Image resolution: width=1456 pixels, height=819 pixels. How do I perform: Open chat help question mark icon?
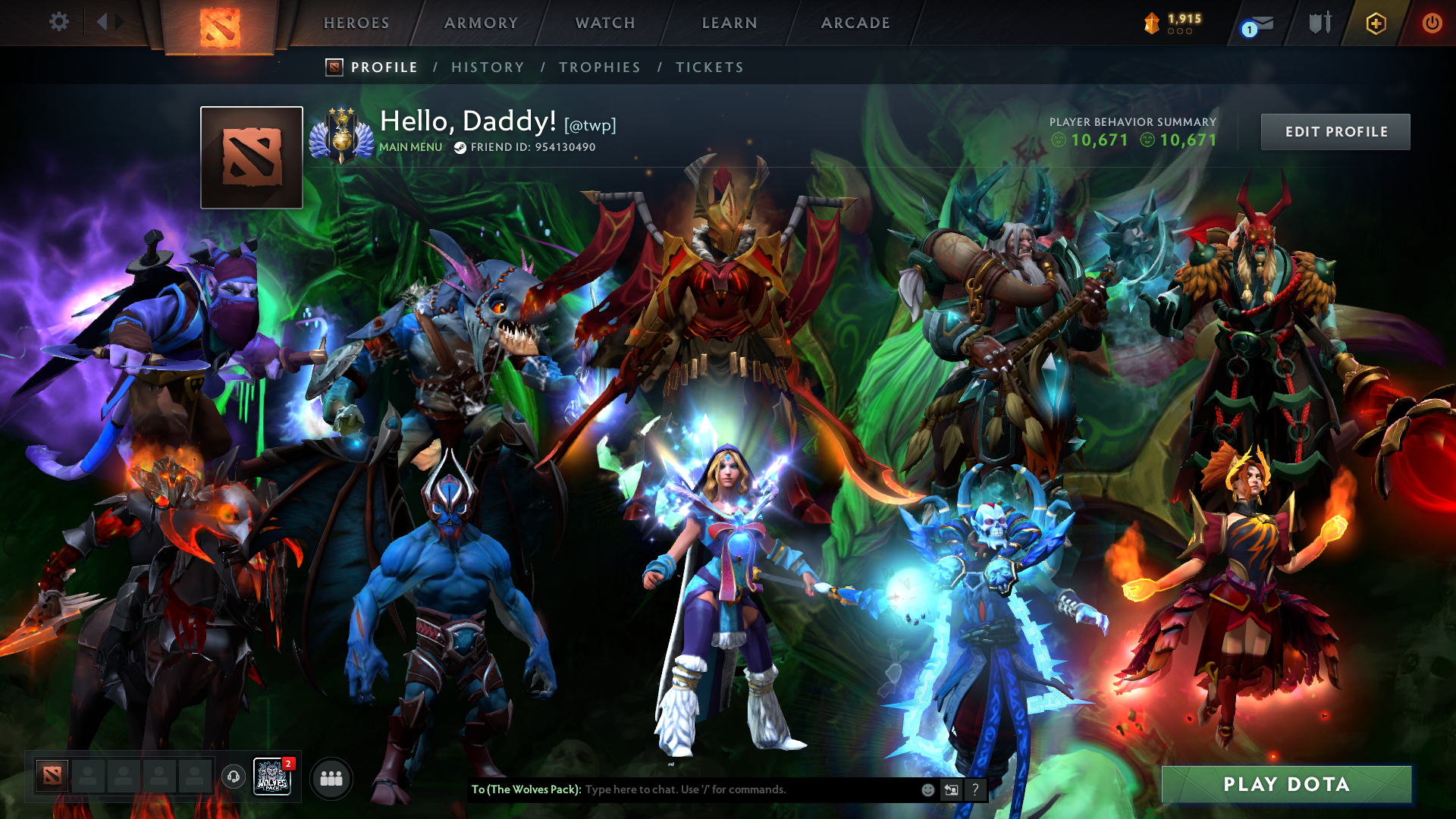[975, 789]
